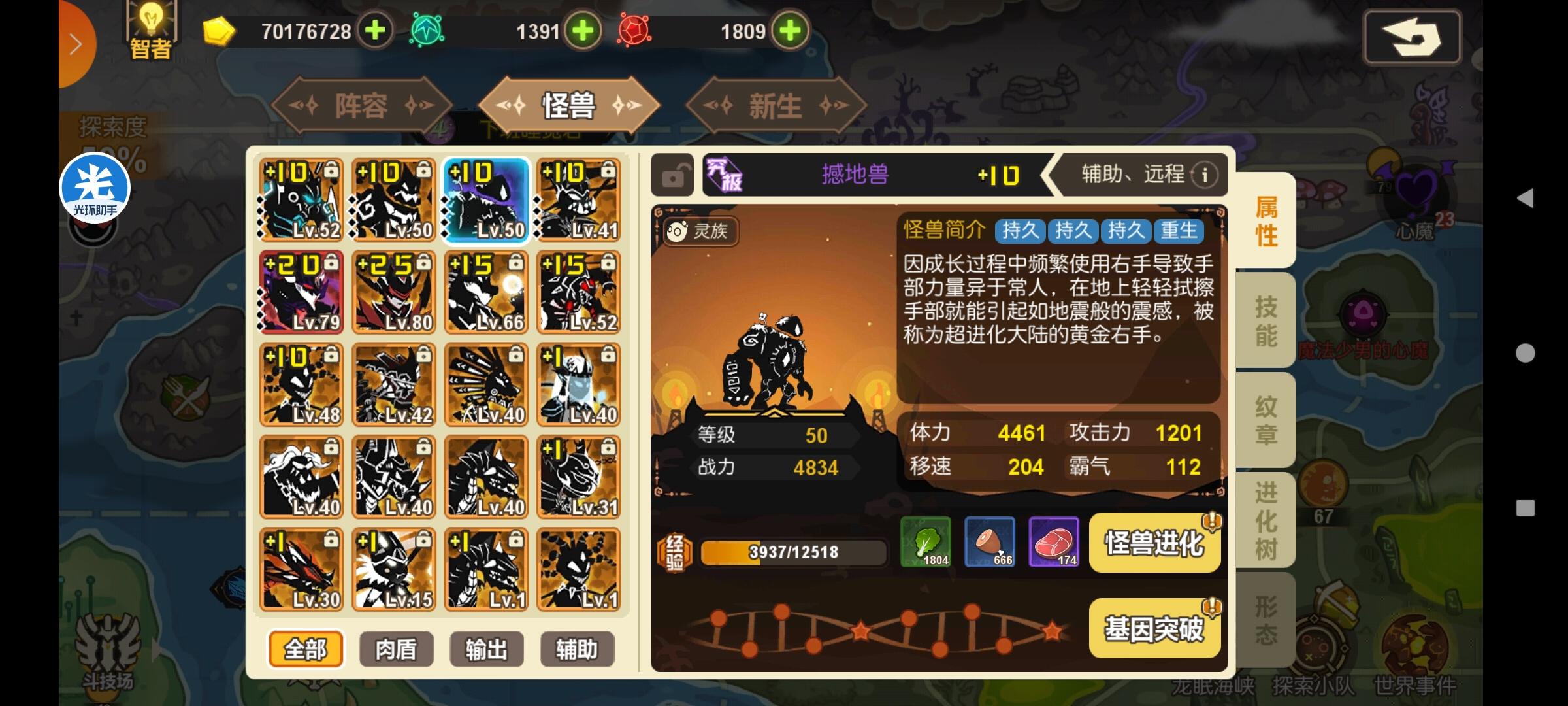Expand the left side orange arrow panel
The width and height of the screenshot is (1568, 706).
pos(76,43)
